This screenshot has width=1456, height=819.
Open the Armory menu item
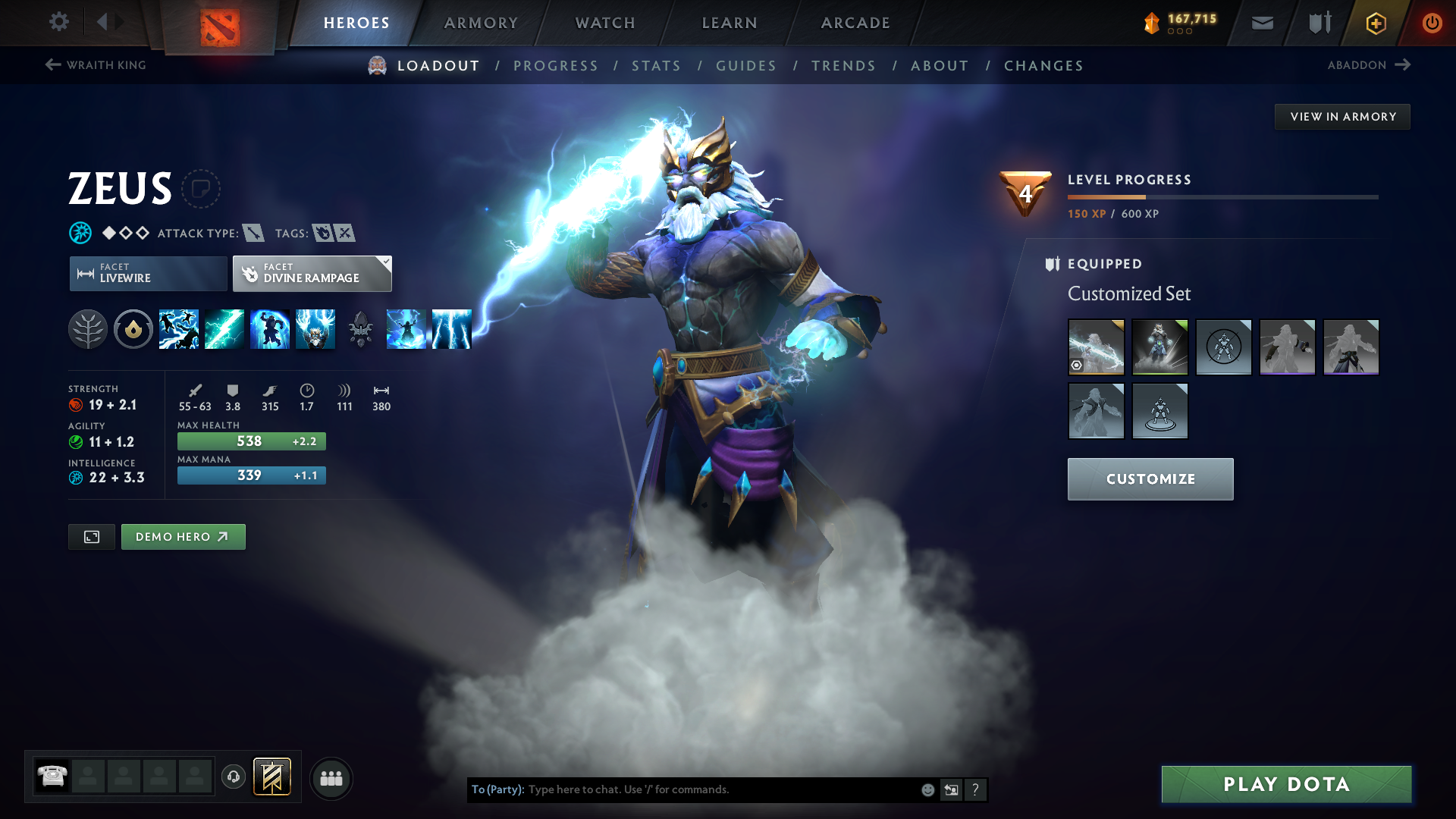480,23
